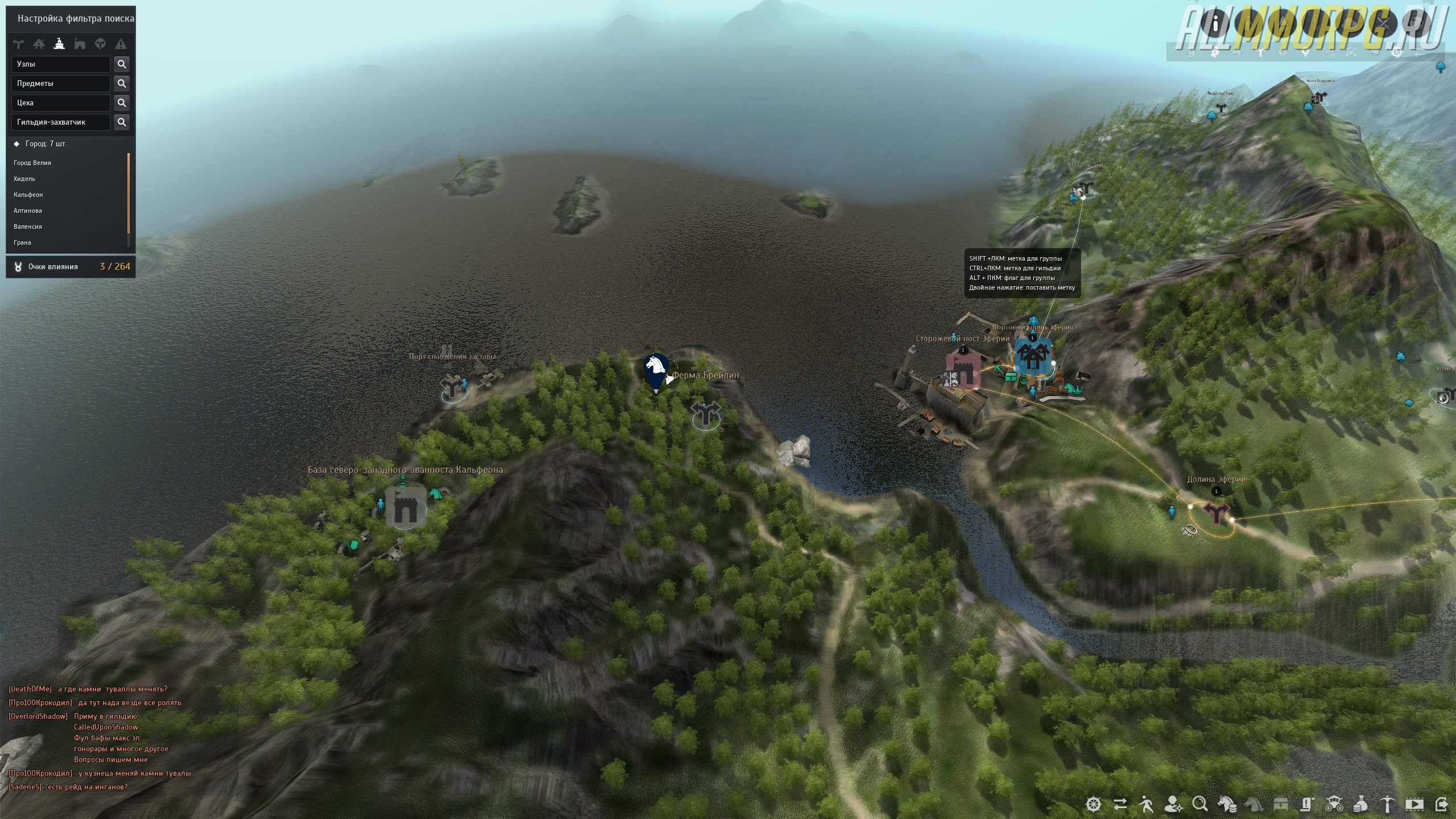Run the Цеха search magnifier button
Image resolution: width=1456 pixels, height=819 pixels.
121,103
